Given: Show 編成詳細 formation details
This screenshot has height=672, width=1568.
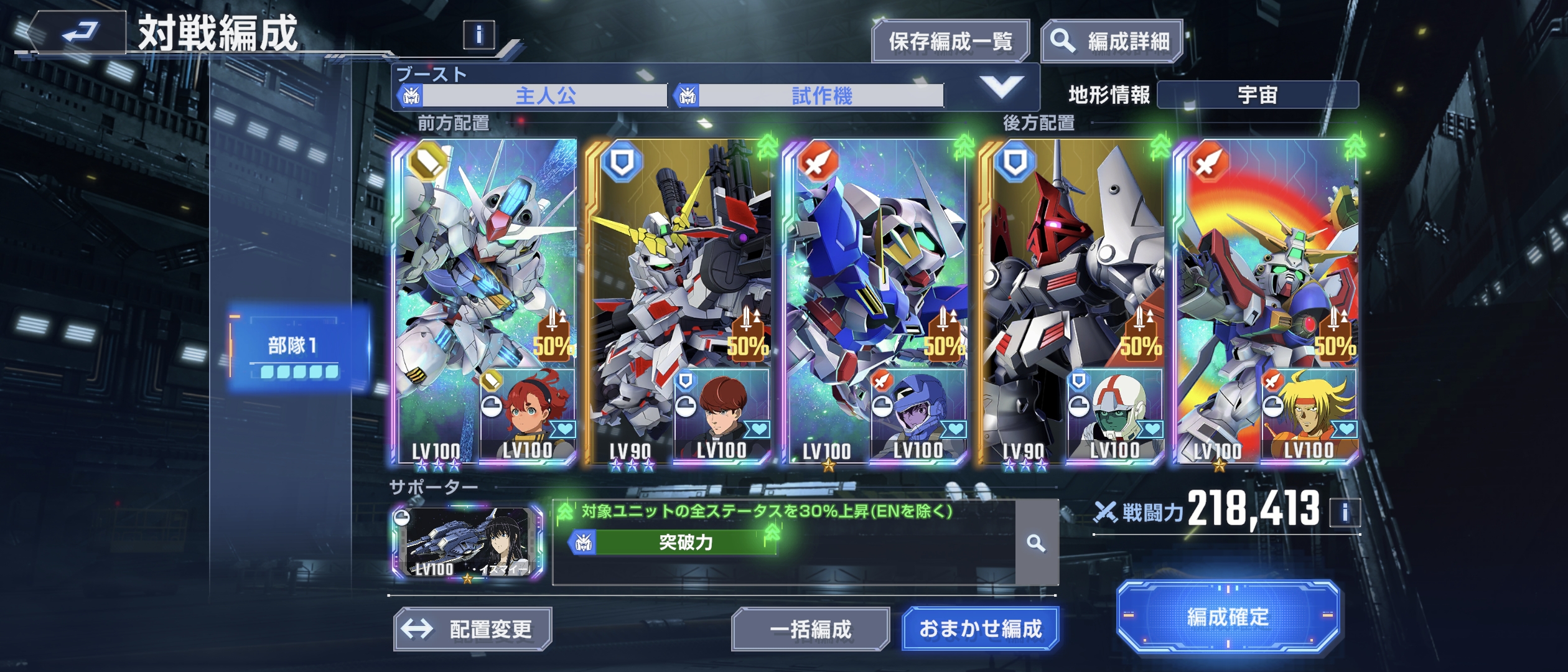Looking at the screenshot, I should pos(1111,42).
